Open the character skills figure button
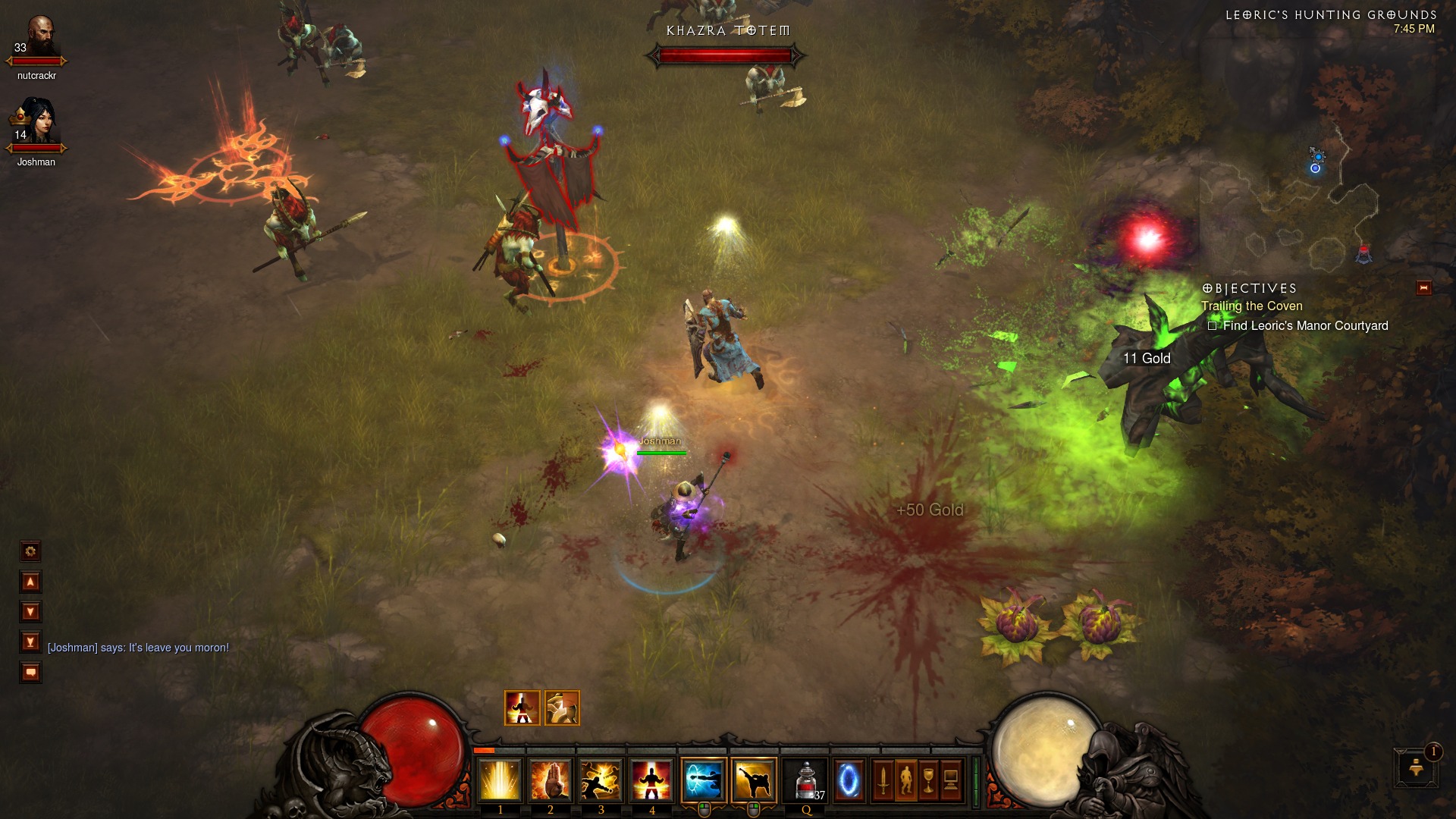The width and height of the screenshot is (1456, 819). [905, 780]
